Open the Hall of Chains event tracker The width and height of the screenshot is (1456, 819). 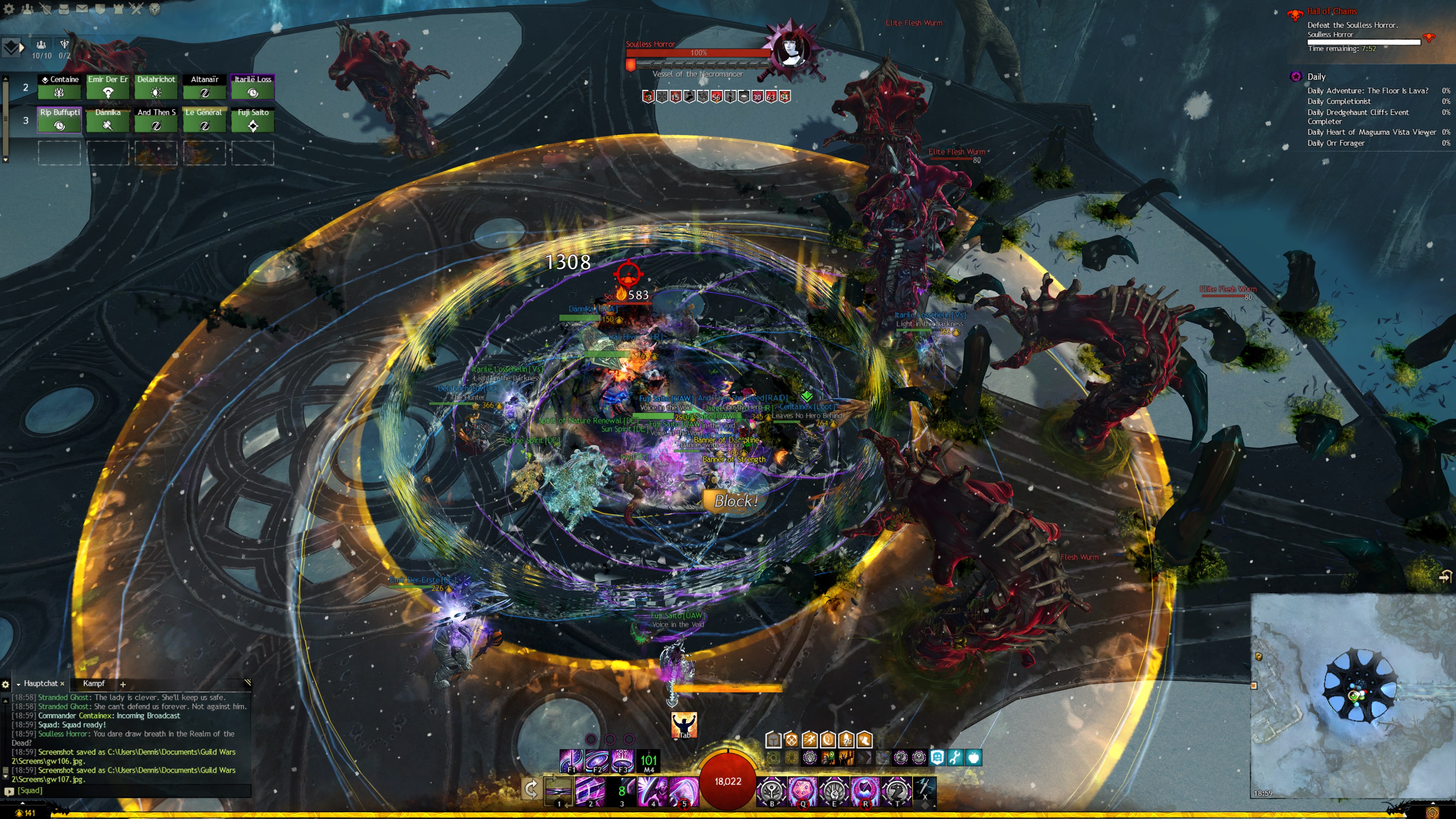[x=1331, y=11]
